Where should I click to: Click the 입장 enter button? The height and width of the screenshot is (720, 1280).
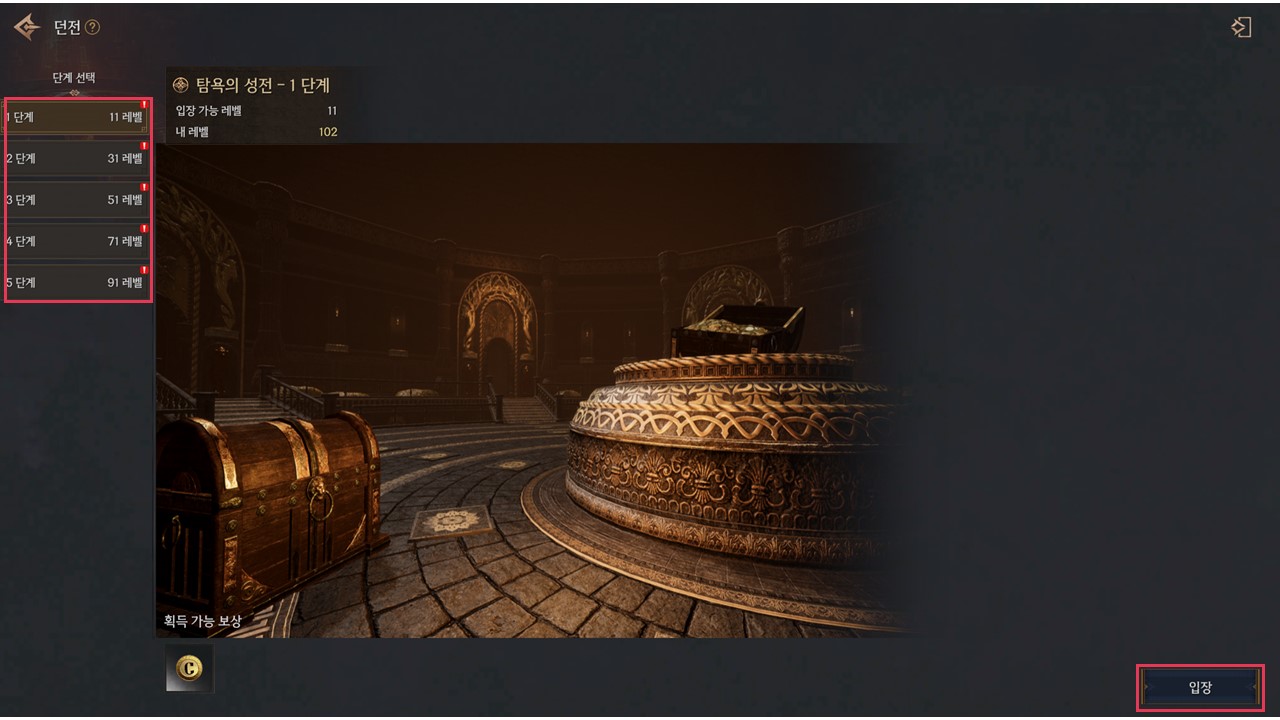click(1199, 687)
